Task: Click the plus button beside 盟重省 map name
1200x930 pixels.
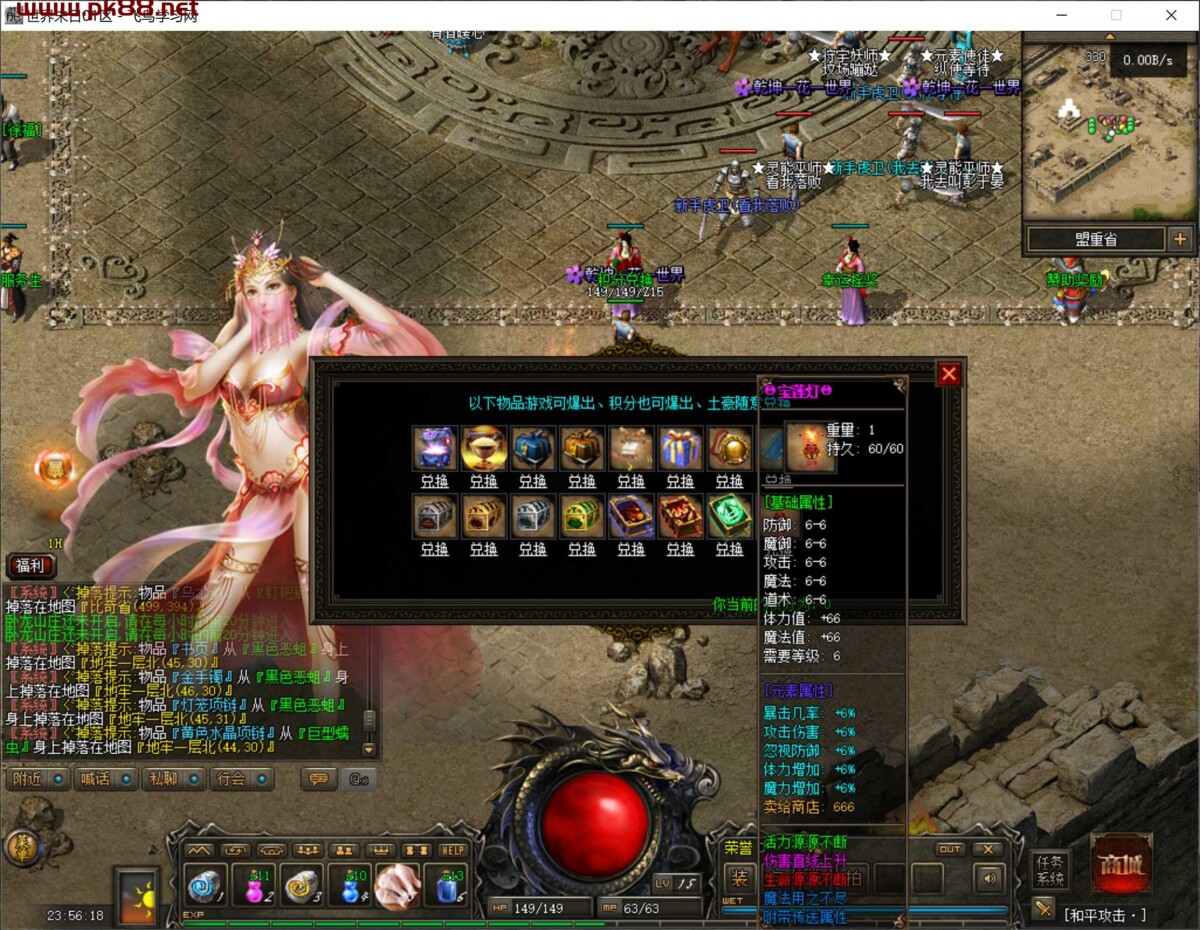Action: point(1180,239)
